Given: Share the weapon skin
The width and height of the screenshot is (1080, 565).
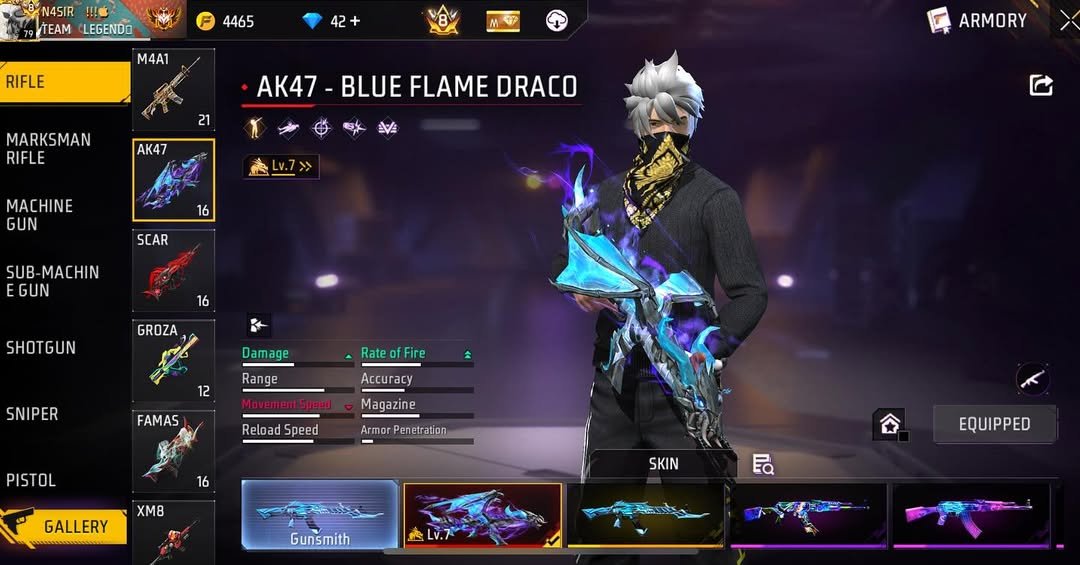Looking at the screenshot, I should (1041, 85).
